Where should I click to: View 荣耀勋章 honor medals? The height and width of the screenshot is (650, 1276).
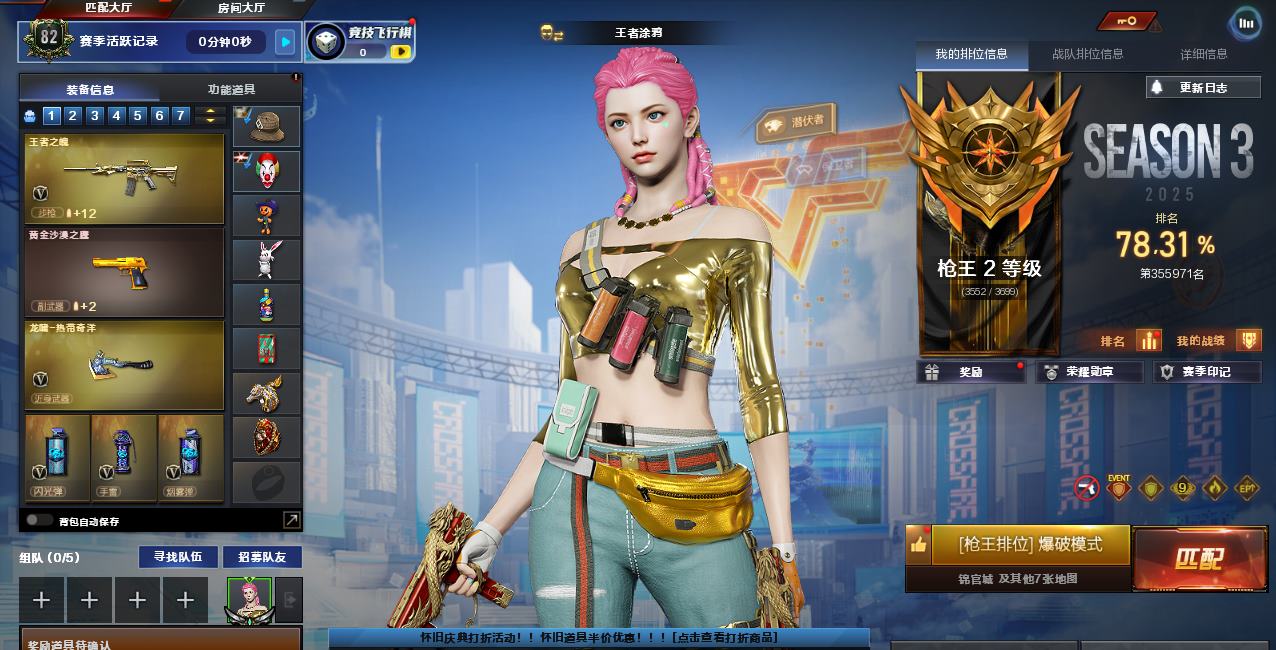[1089, 372]
